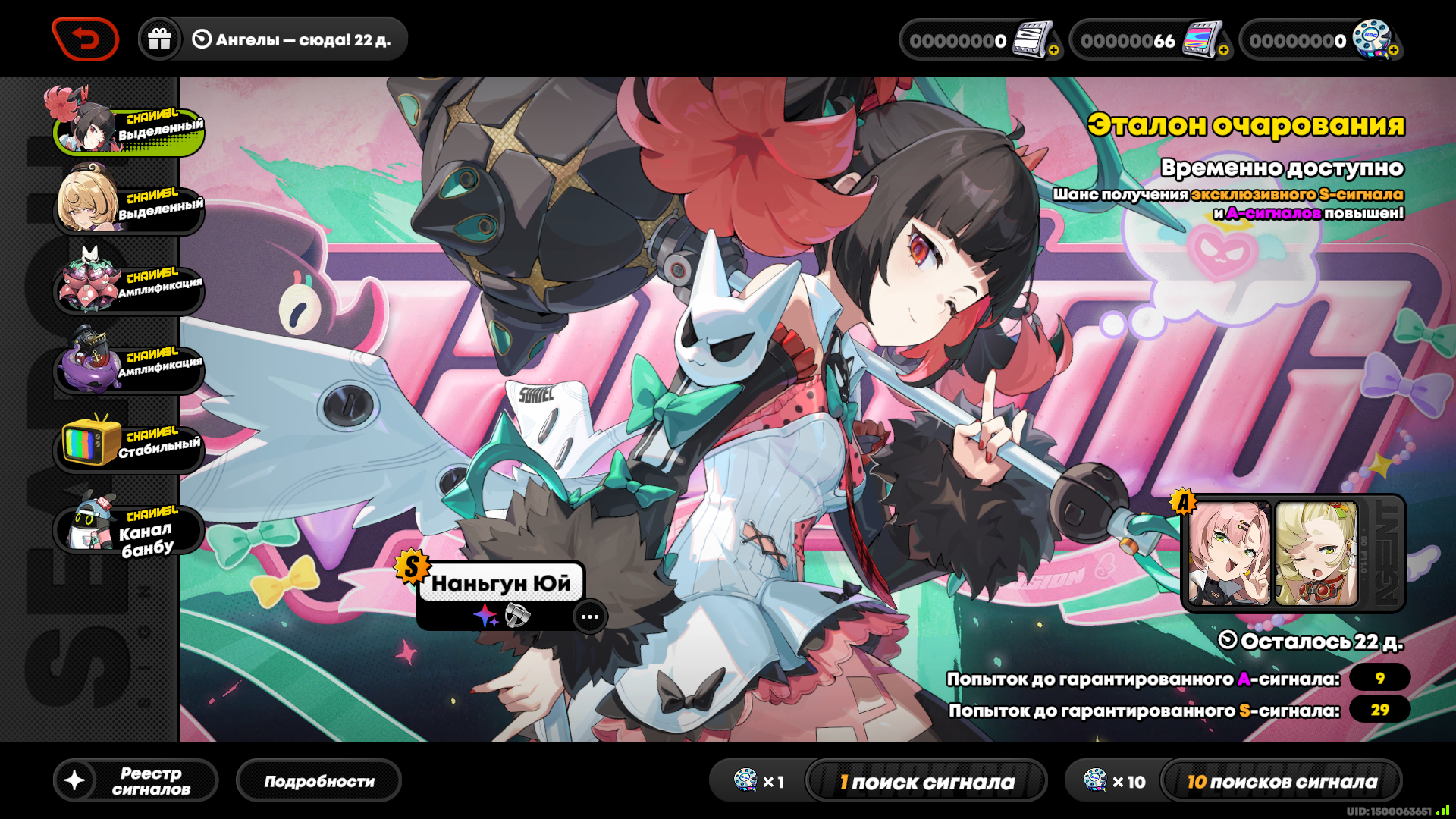Perform 1 поиск сигнала
This screenshot has height=819, width=1456.
pyautogui.click(x=926, y=782)
